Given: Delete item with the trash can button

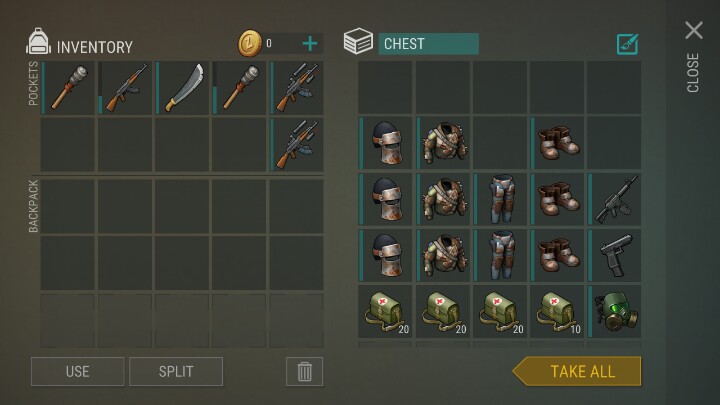Looking at the screenshot, I should [x=305, y=371].
